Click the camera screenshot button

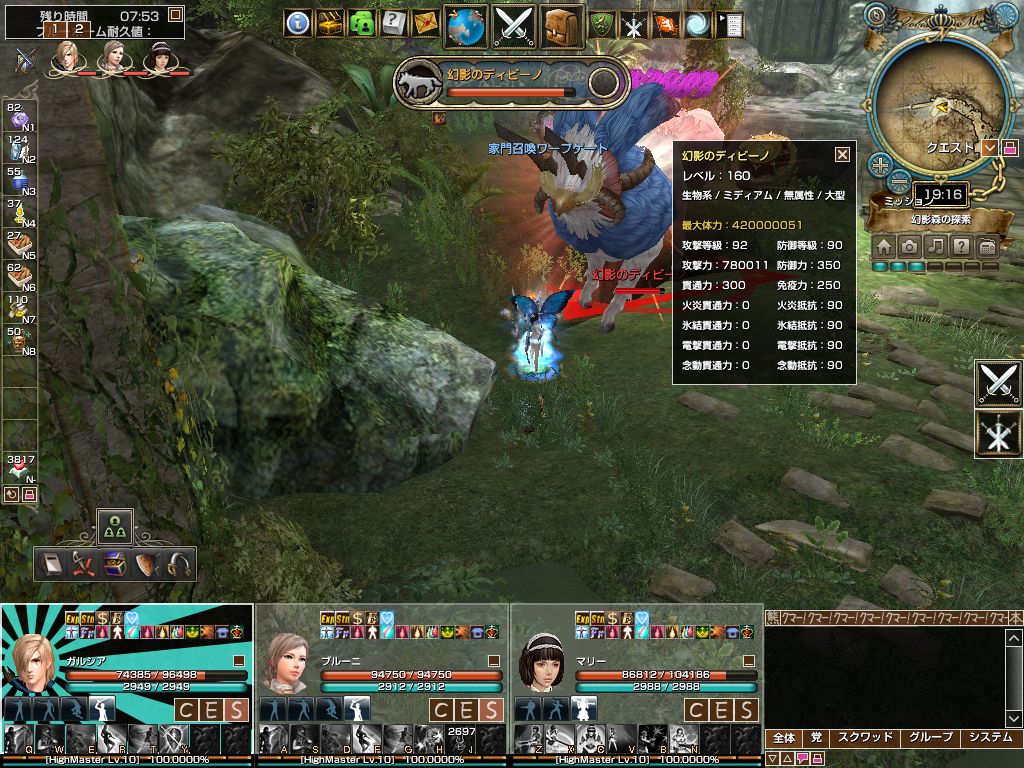[909, 246]
